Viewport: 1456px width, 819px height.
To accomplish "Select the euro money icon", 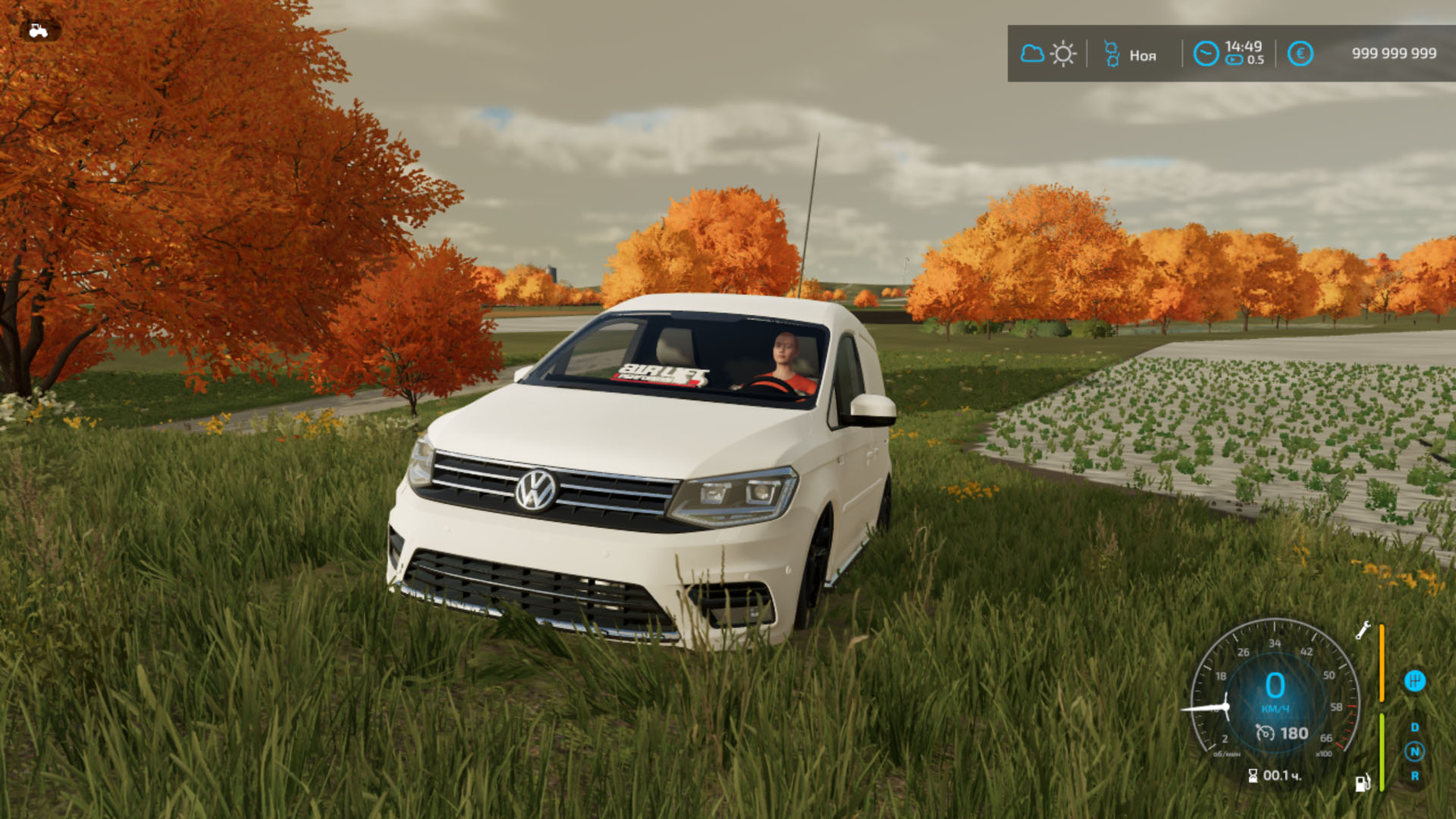I will tap(1300, 53).
